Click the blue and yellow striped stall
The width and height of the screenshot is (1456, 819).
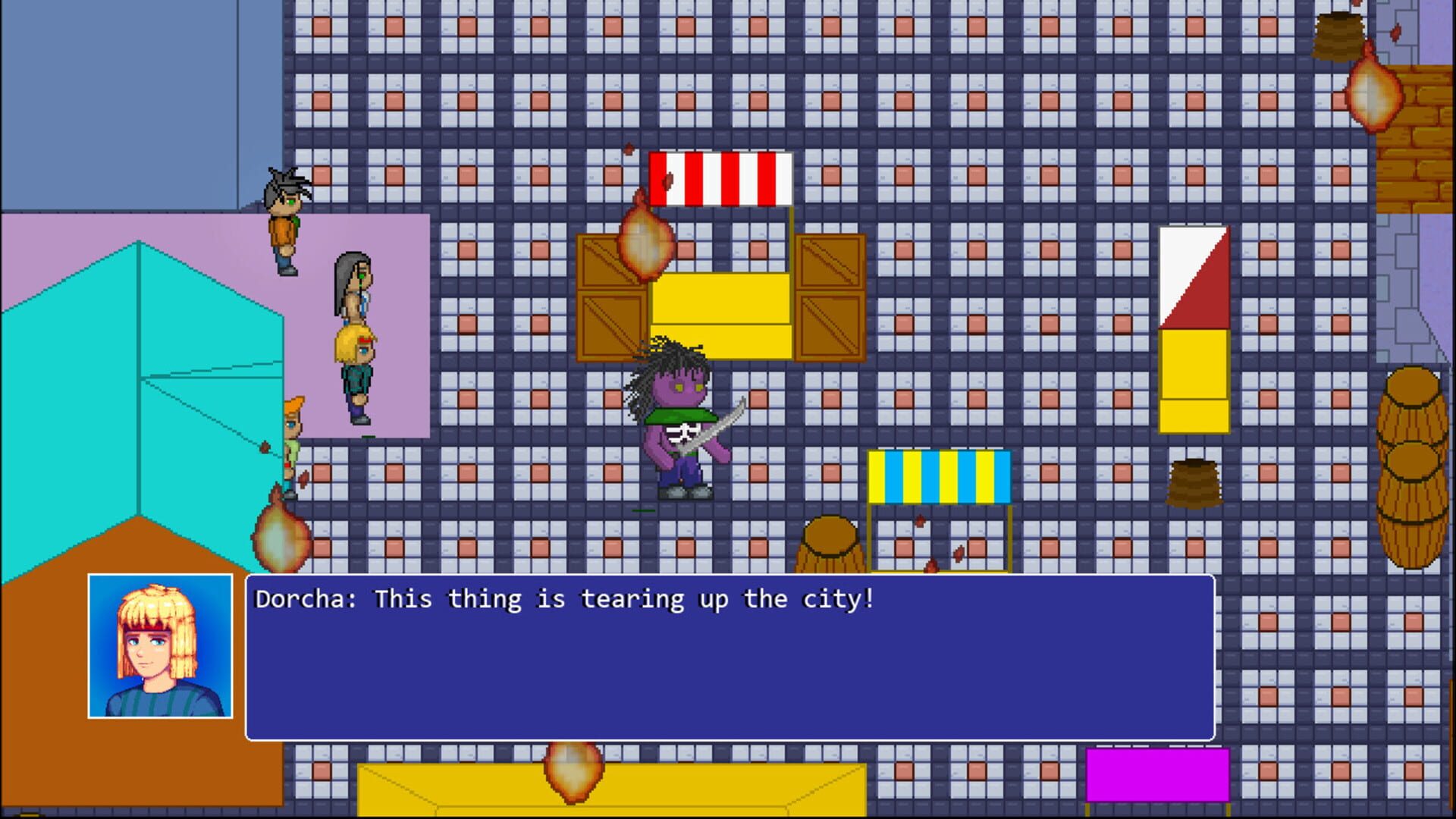[x=940, y=478]
